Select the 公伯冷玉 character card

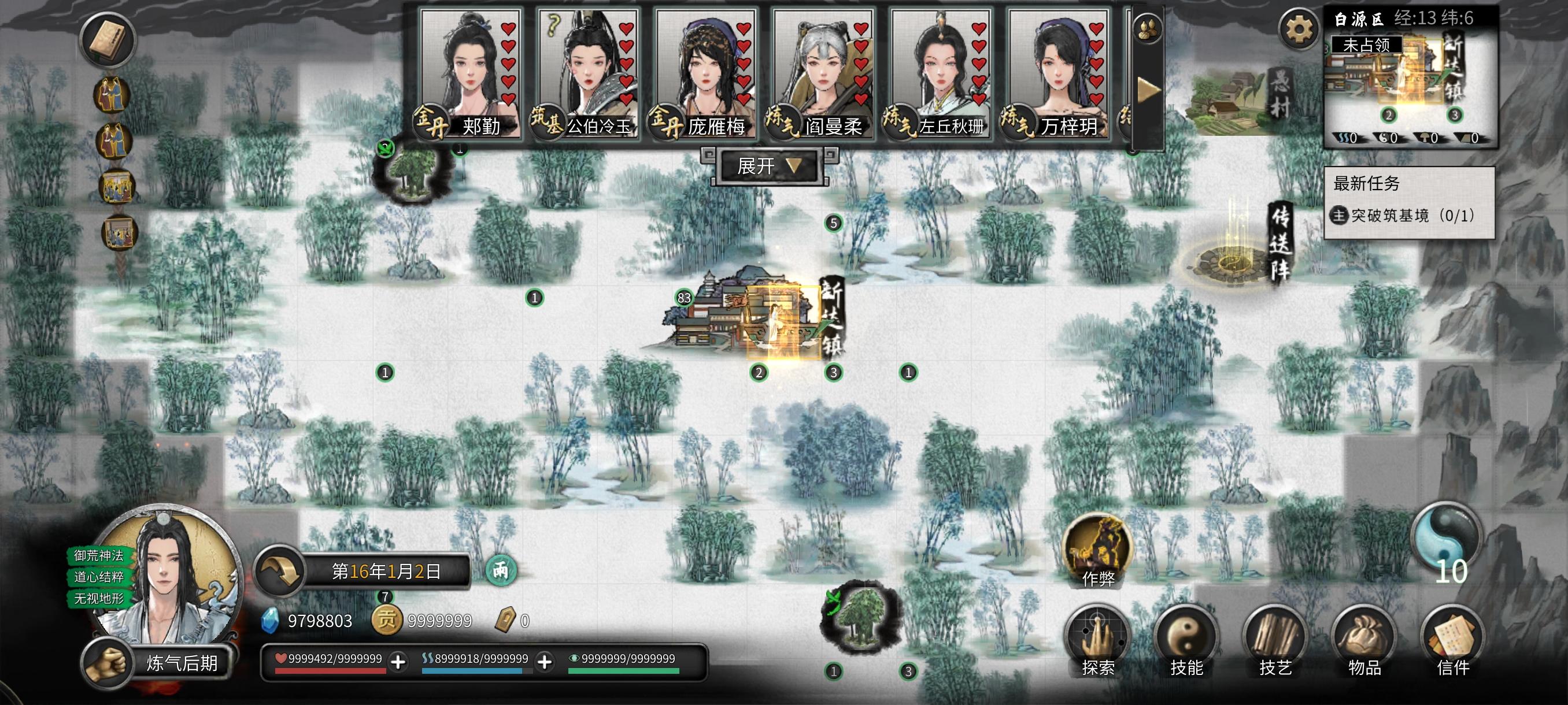click(587, 73)
